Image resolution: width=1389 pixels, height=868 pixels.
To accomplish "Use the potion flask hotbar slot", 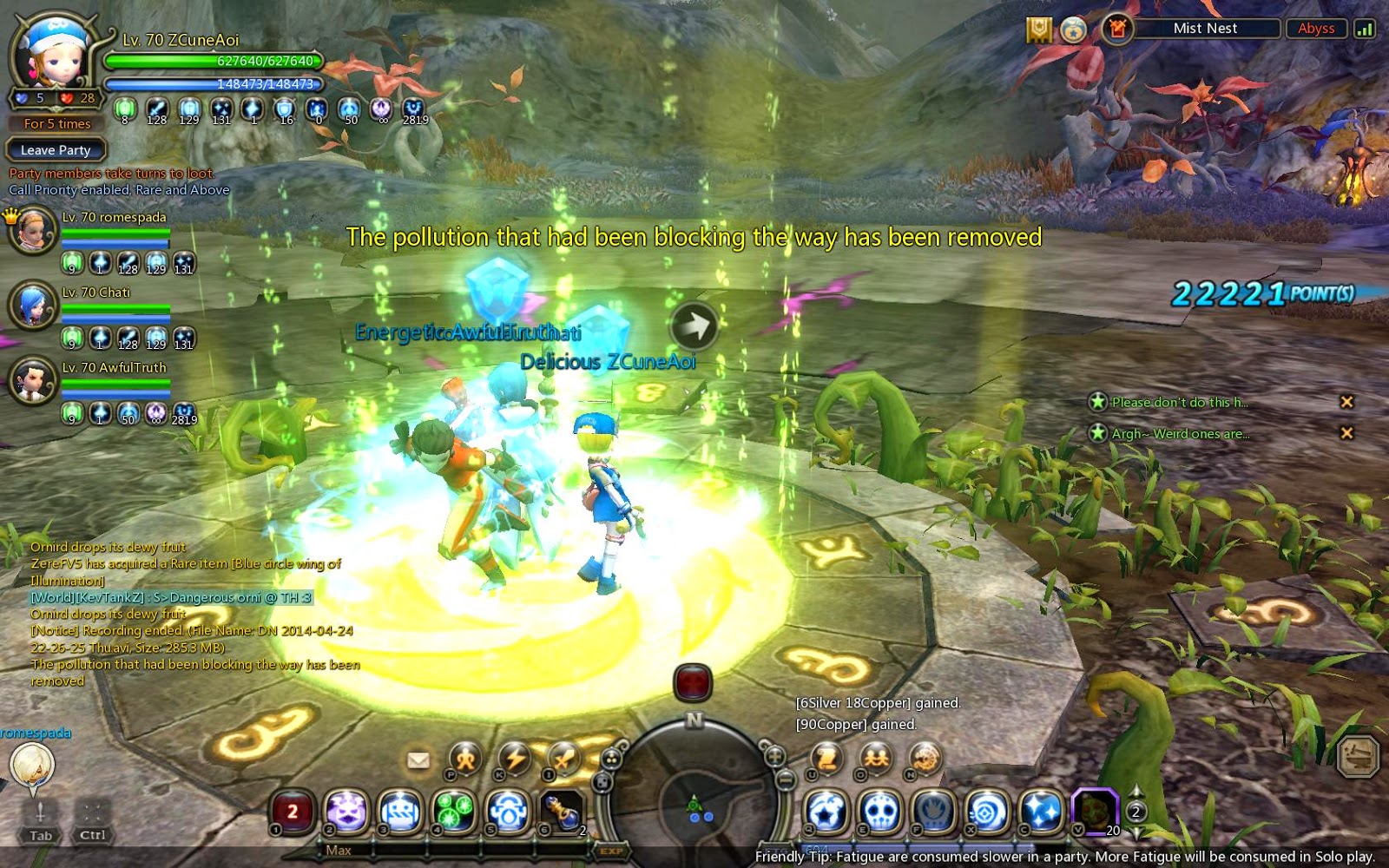I will [562, 812].
